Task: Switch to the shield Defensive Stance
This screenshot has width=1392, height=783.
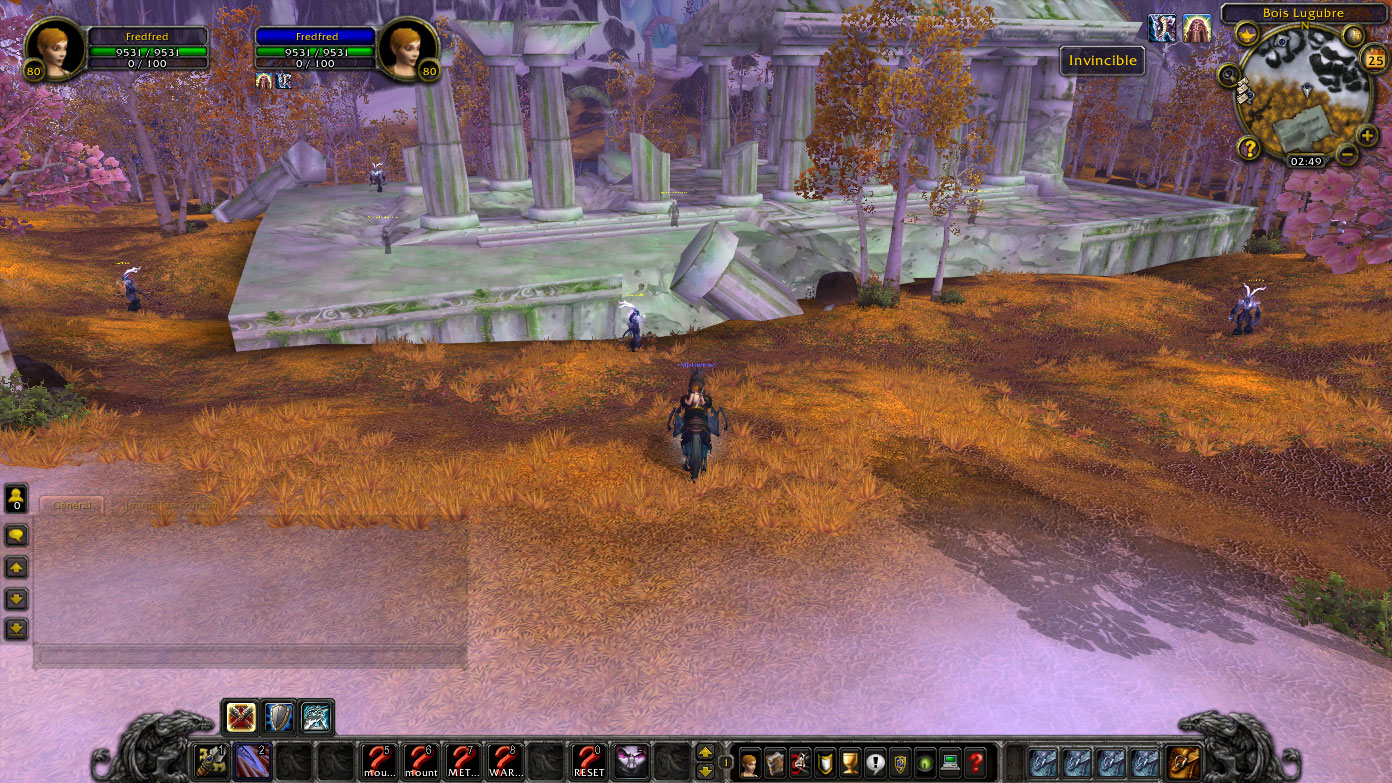Action: tap(279, 717)
